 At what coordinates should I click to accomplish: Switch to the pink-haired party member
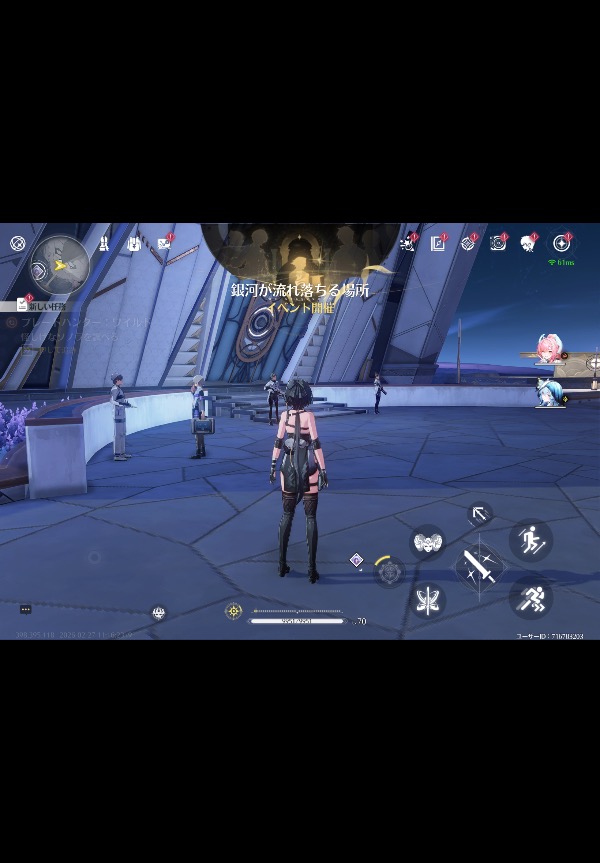(547, 348)
